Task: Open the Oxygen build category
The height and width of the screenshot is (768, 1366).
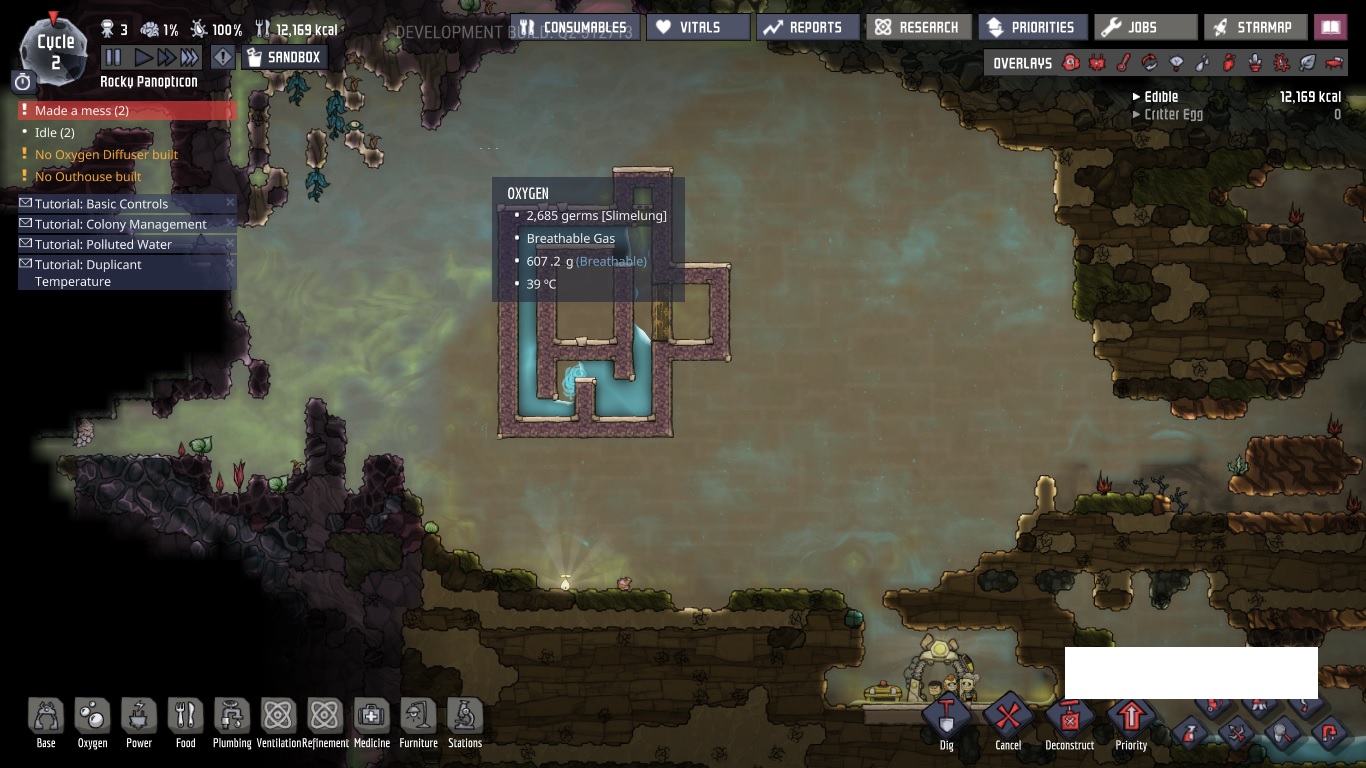Action: [92, 722]
